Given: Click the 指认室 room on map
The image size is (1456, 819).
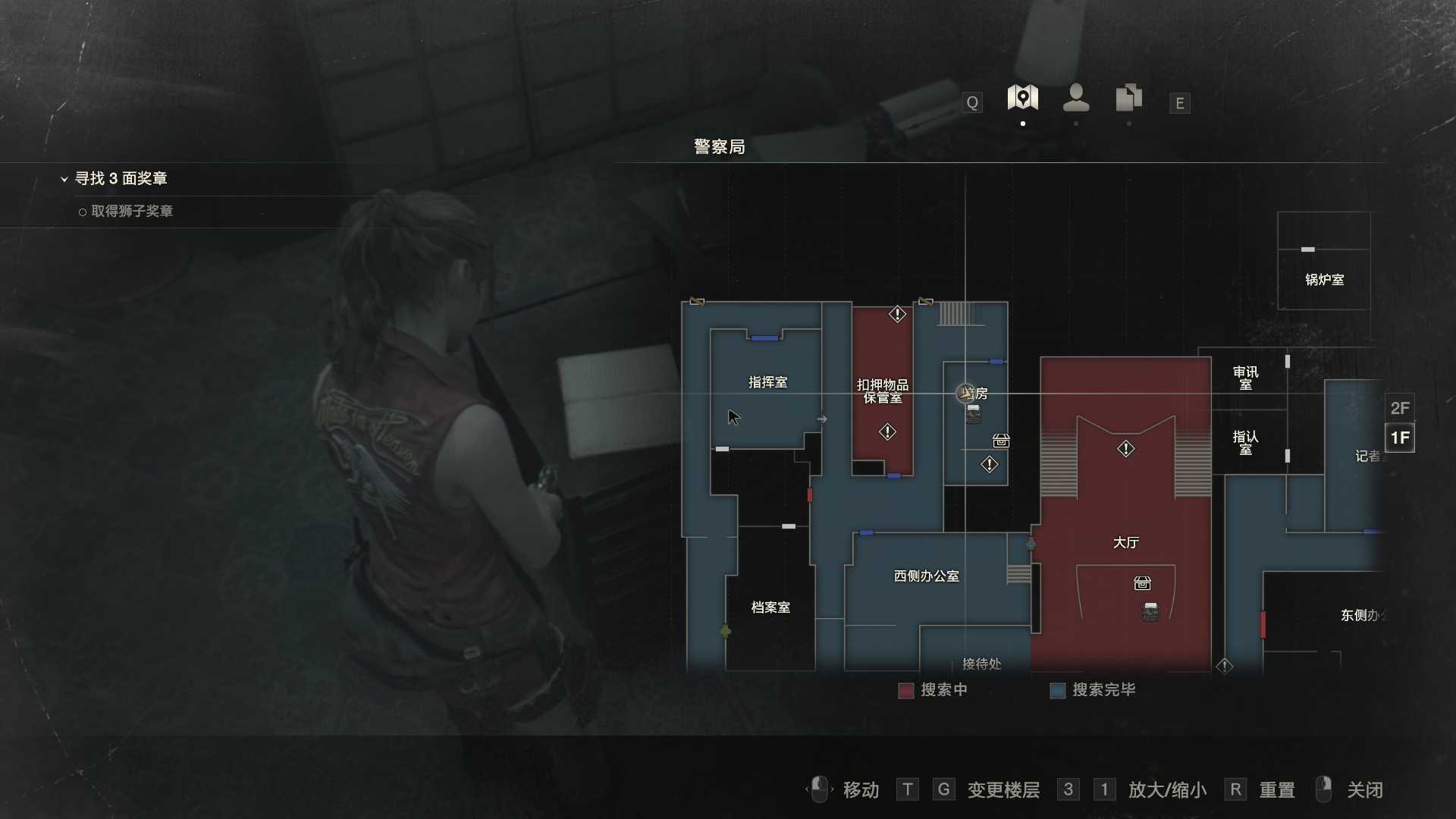Looking at the screenshot, I should coord(1245,443).
